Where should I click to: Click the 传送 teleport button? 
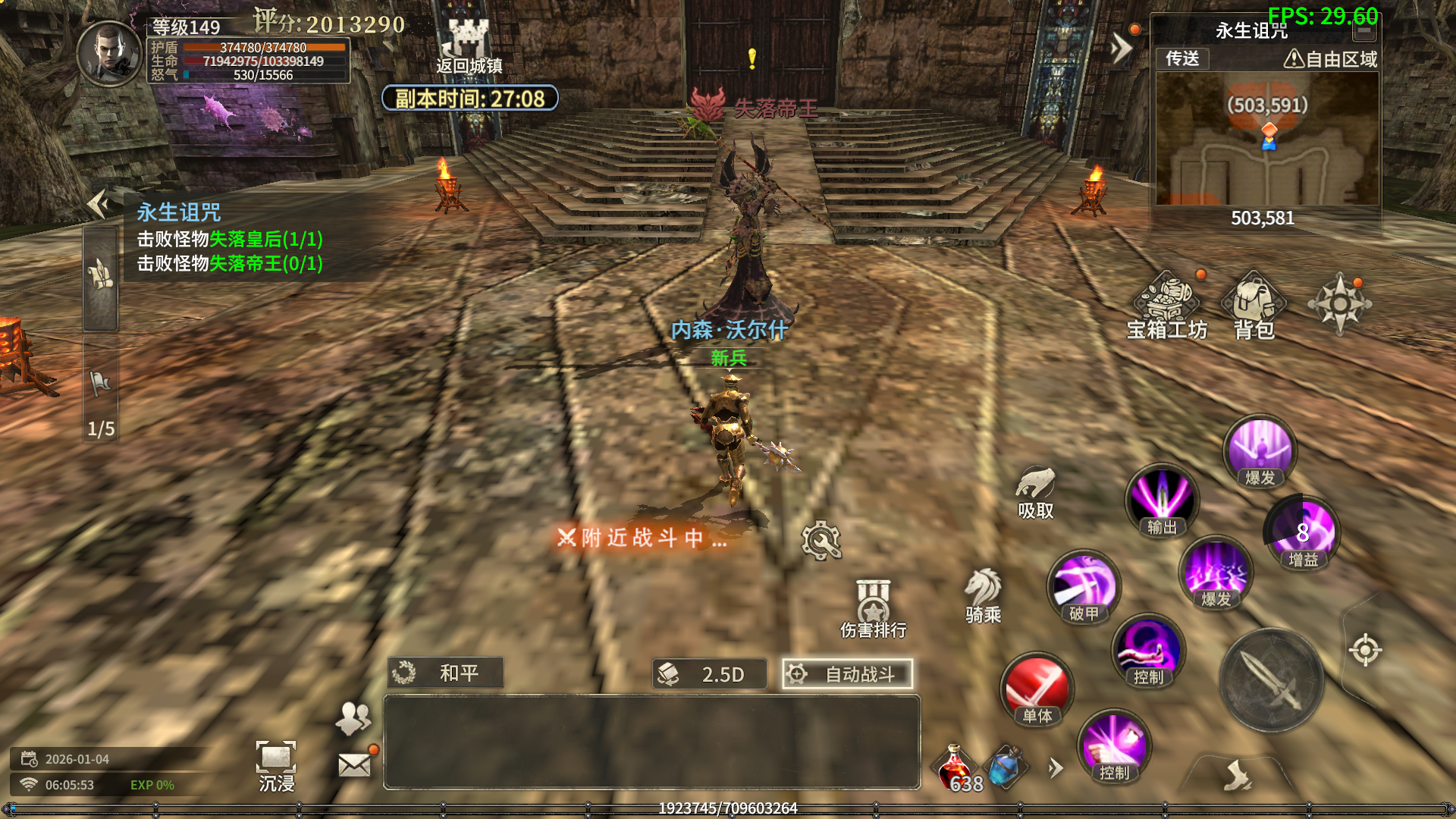point(1182,59)
